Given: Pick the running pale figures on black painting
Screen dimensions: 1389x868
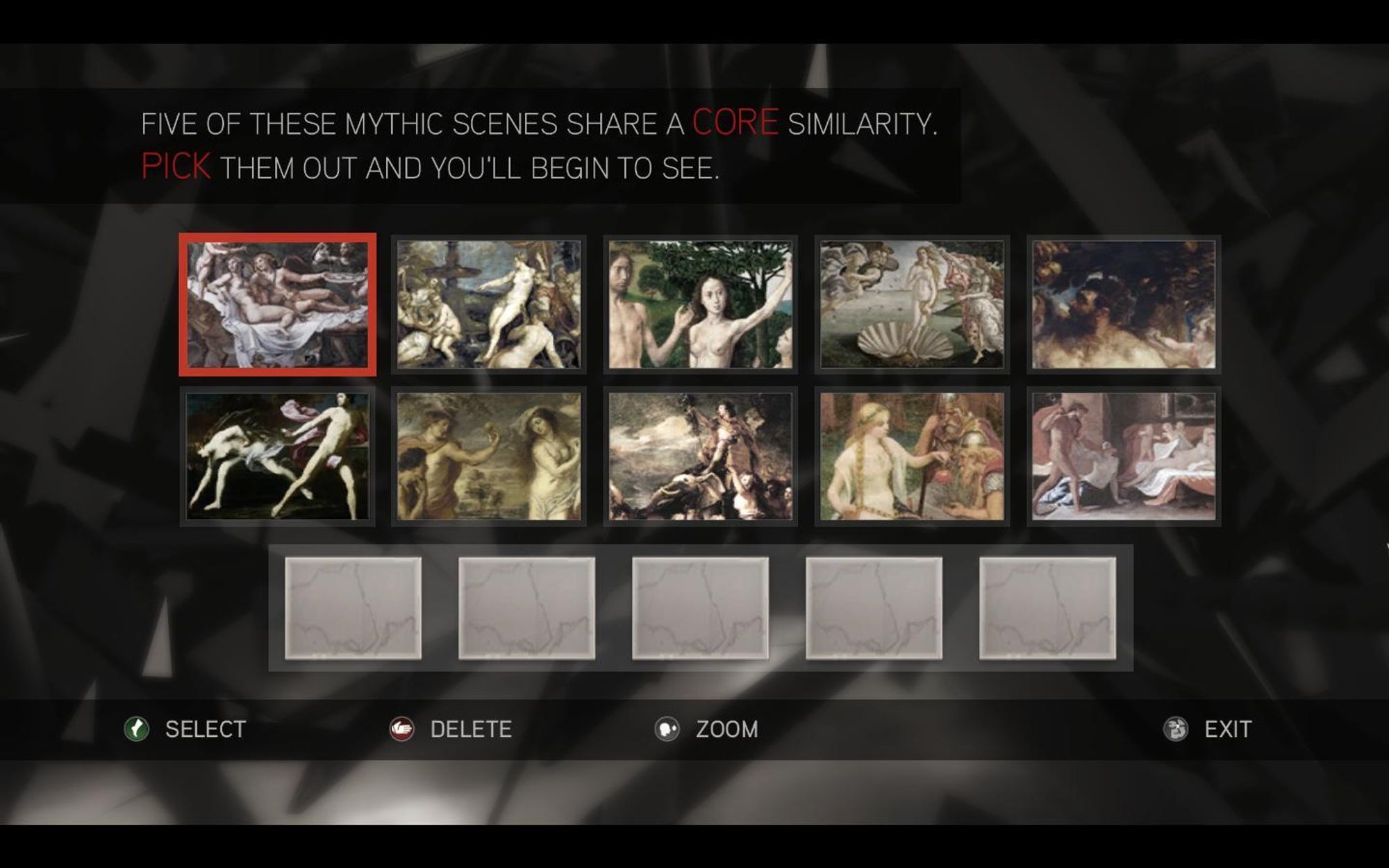Looking at the screenshot, I should pos(278,456).
